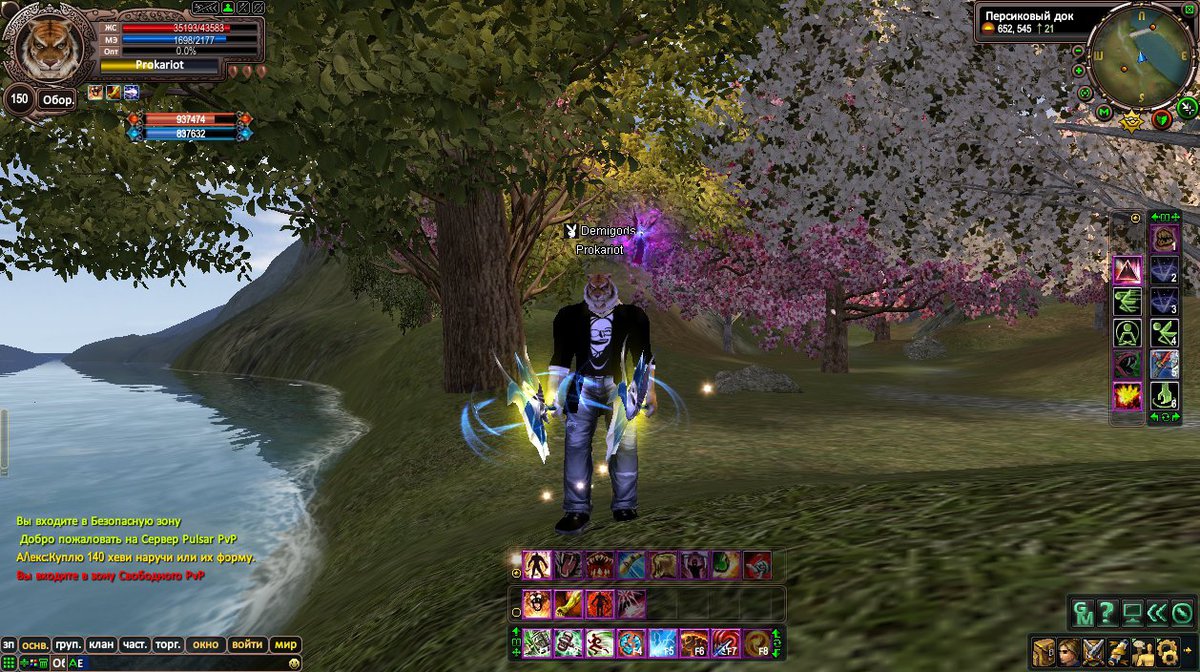
Task: Open the question mark help button
Action: coord(1107,612)
